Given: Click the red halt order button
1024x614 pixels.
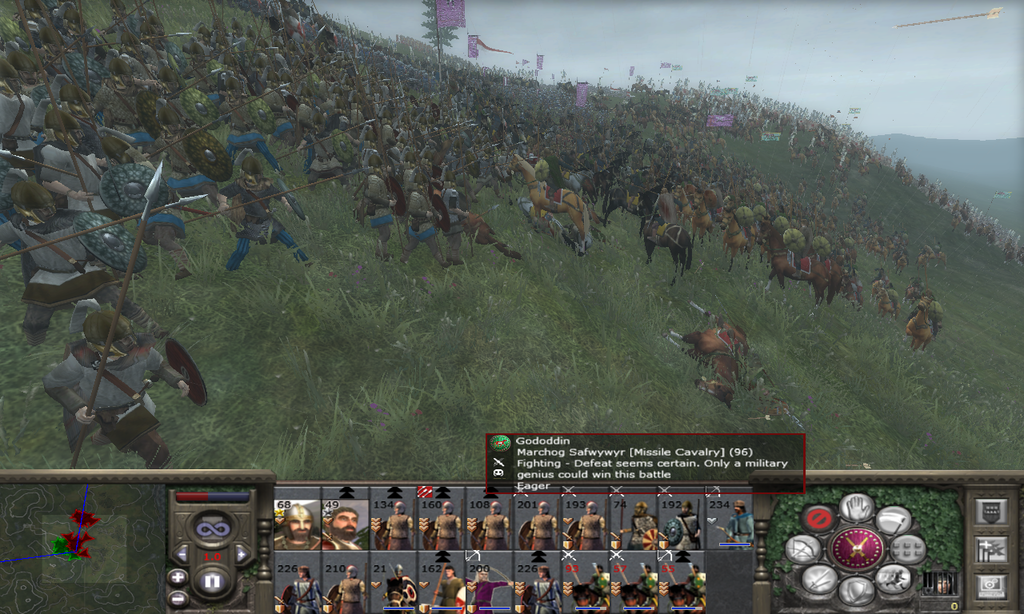Looking at the screenshot, I should click(x=819, y=518).
